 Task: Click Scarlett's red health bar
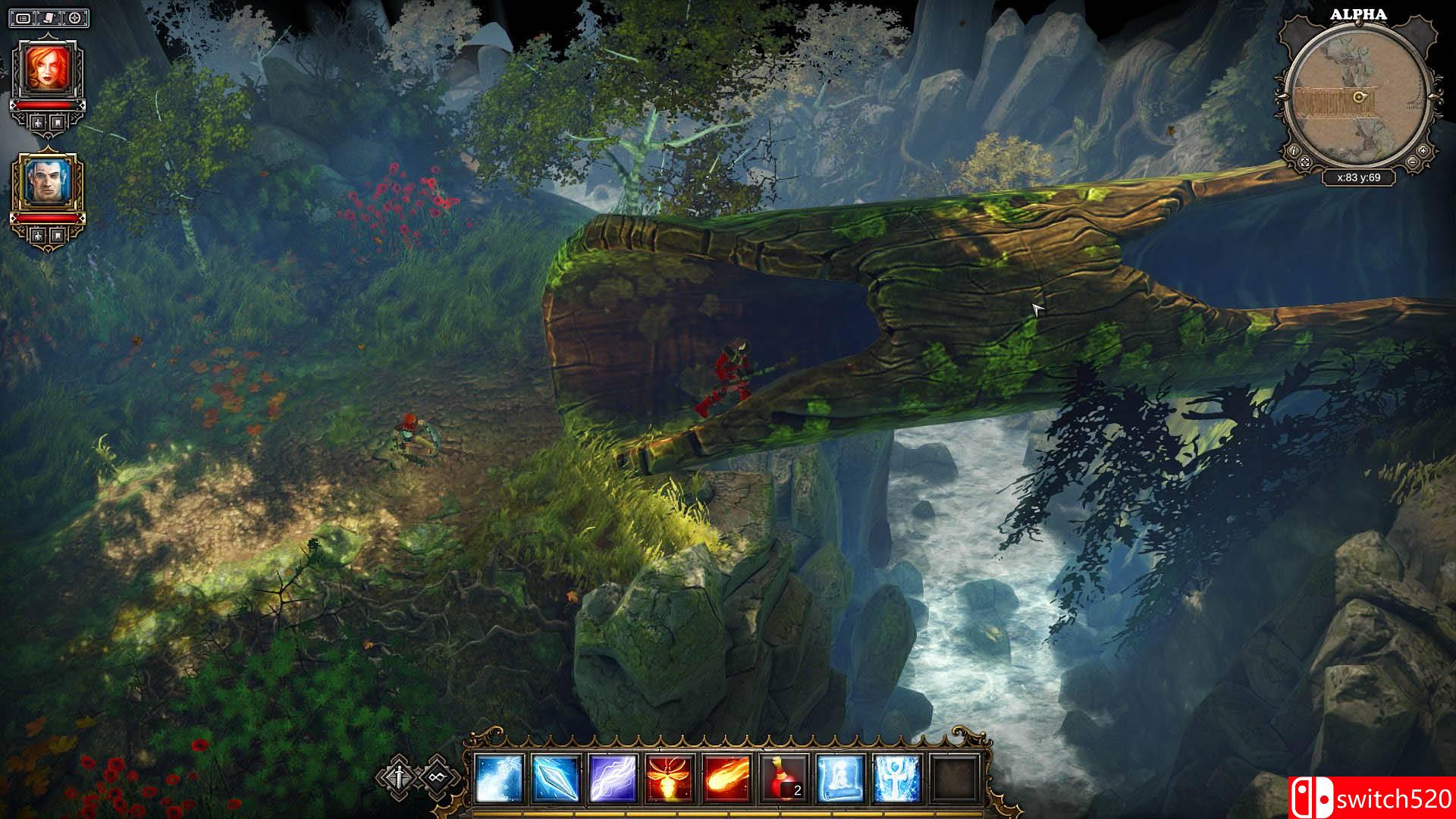(x=46, y=105)
